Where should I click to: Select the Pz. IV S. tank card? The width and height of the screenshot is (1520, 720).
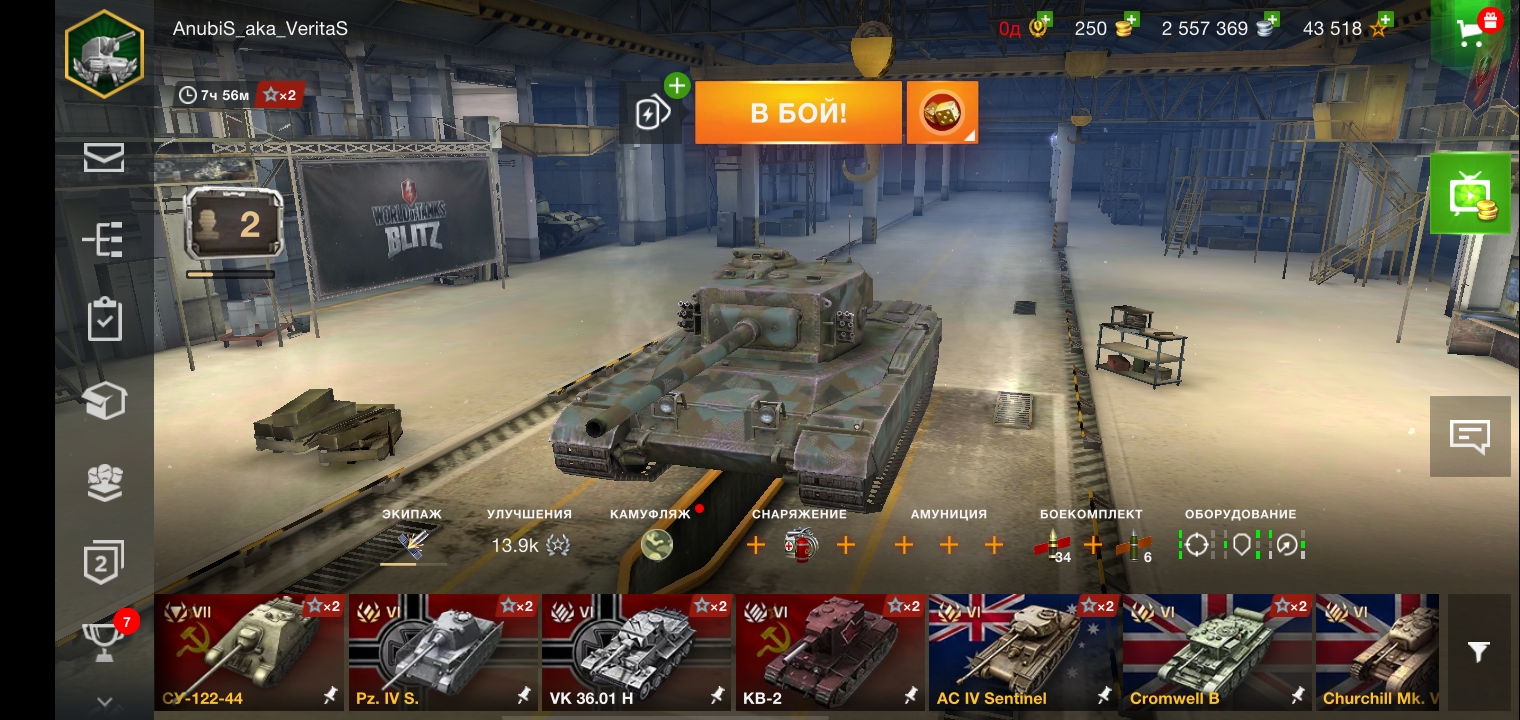point(443,652)
